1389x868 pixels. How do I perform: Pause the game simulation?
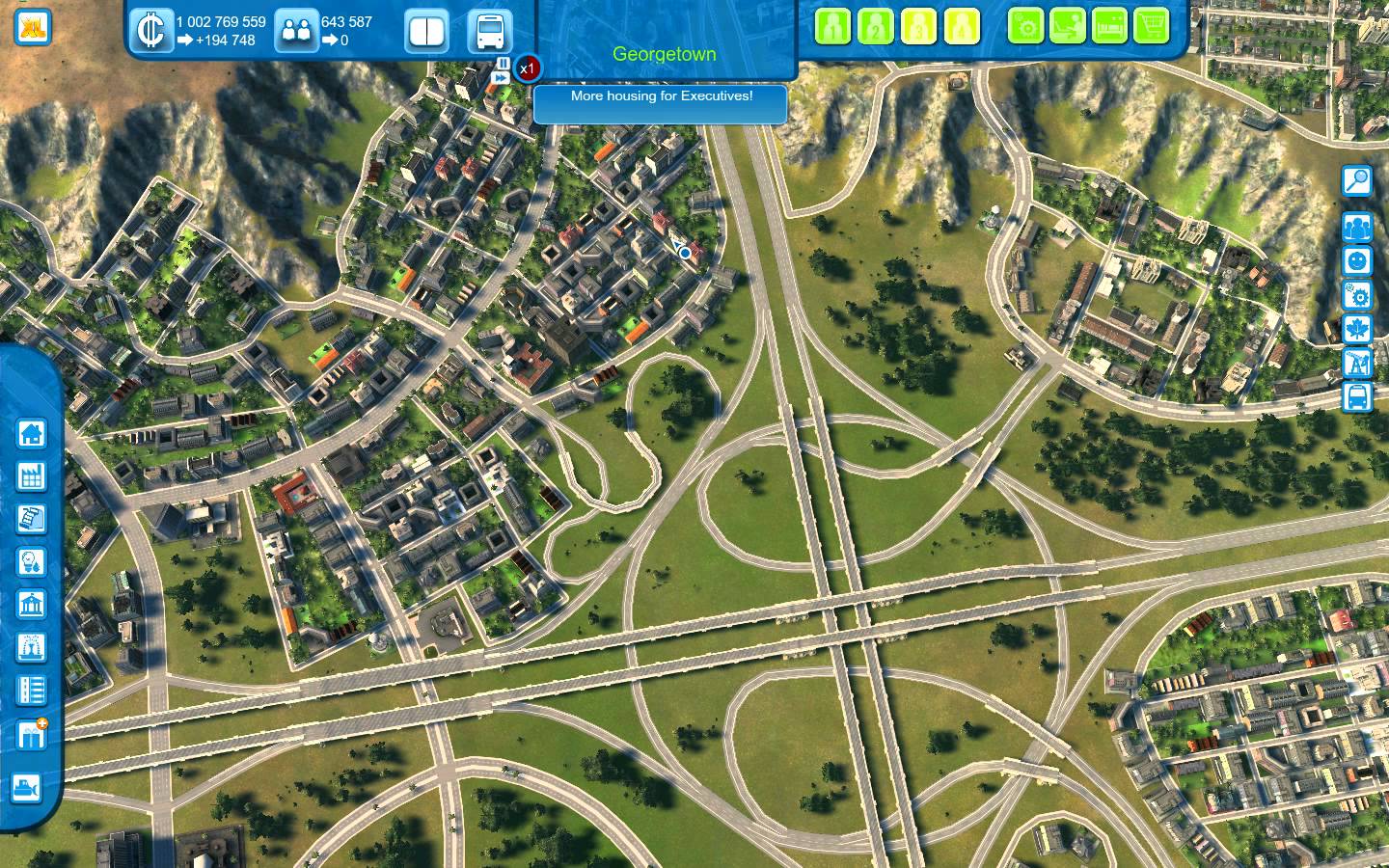(x=503, y=63)
